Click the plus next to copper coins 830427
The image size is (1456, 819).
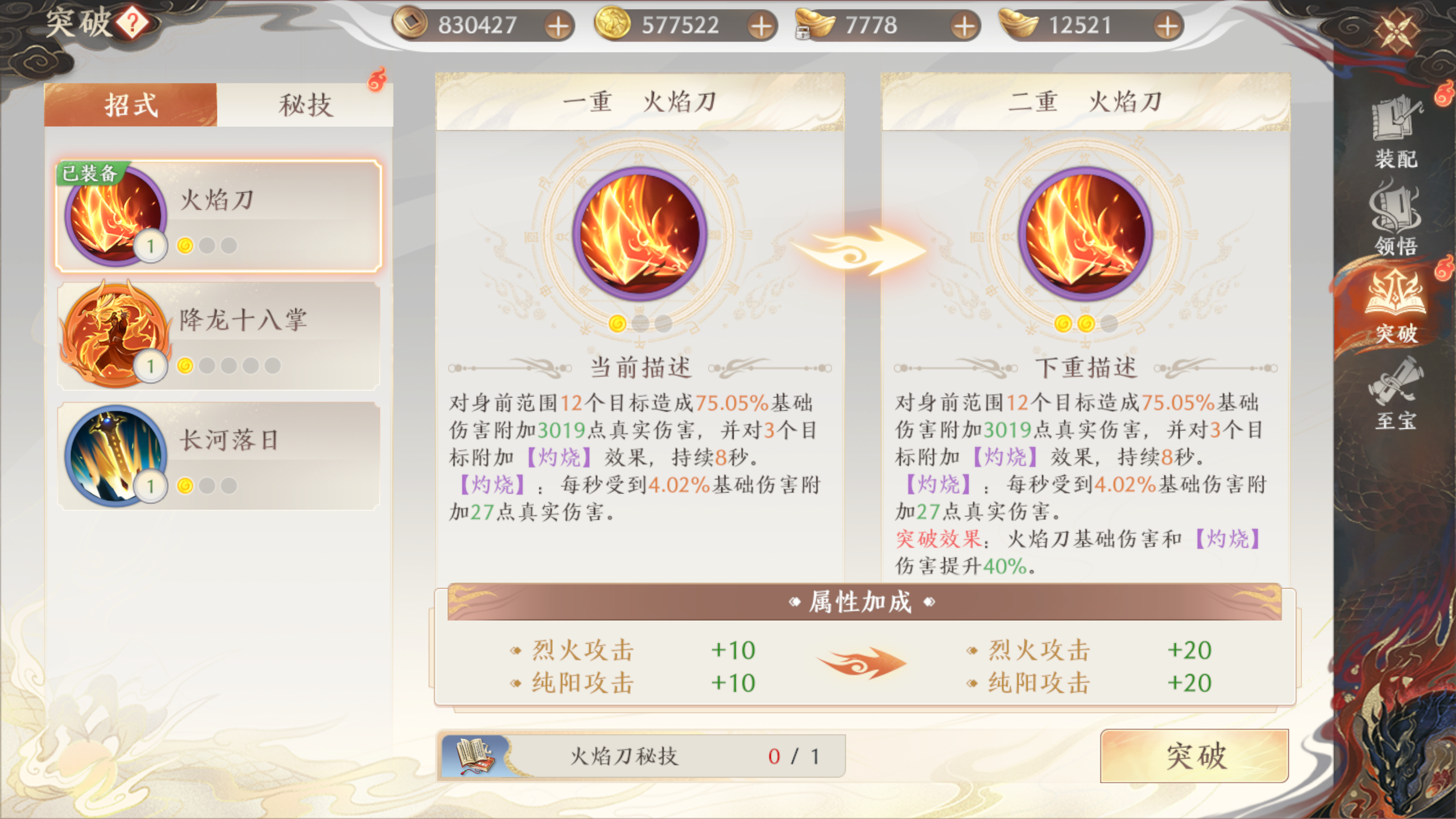[561, 25]
